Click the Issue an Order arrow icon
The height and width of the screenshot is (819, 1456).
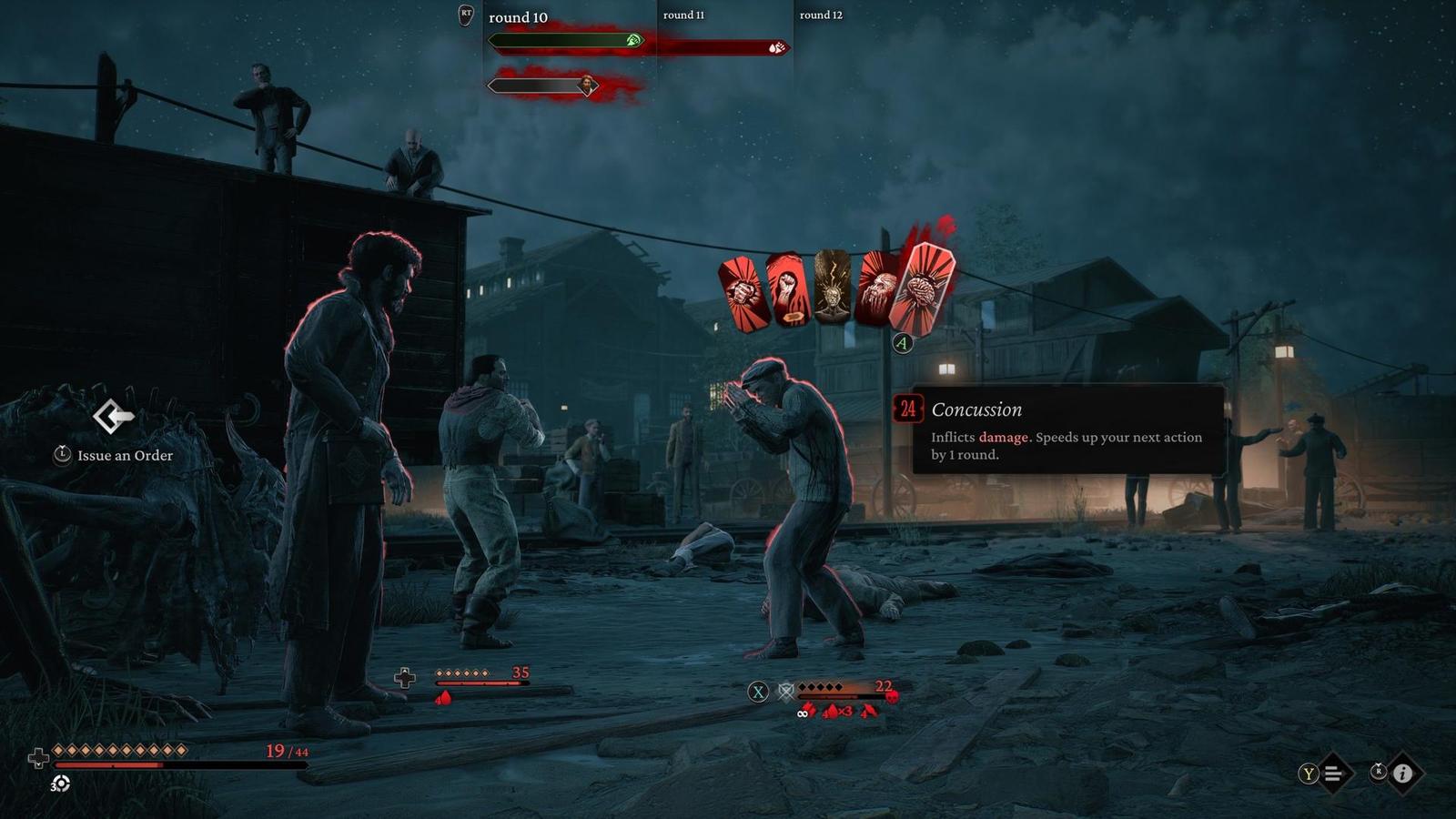click(x=113, y=417)
